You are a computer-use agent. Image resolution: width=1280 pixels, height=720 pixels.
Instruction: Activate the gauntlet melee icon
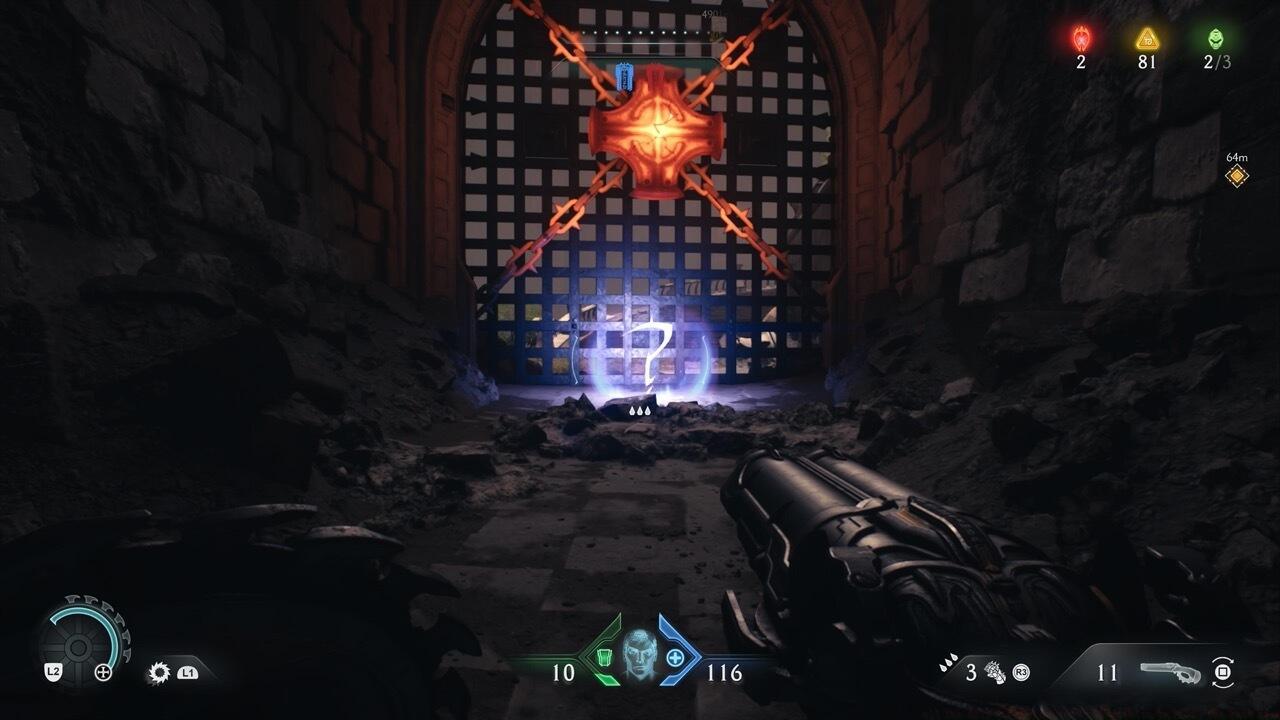(994, 671)
